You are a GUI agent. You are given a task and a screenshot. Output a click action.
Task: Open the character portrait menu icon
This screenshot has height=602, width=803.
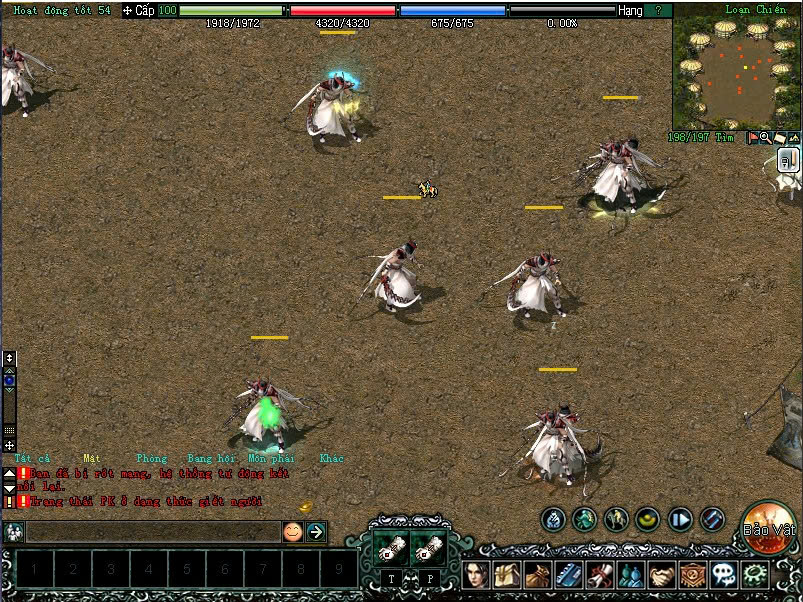pyautogui.click(x=475, y=575)
